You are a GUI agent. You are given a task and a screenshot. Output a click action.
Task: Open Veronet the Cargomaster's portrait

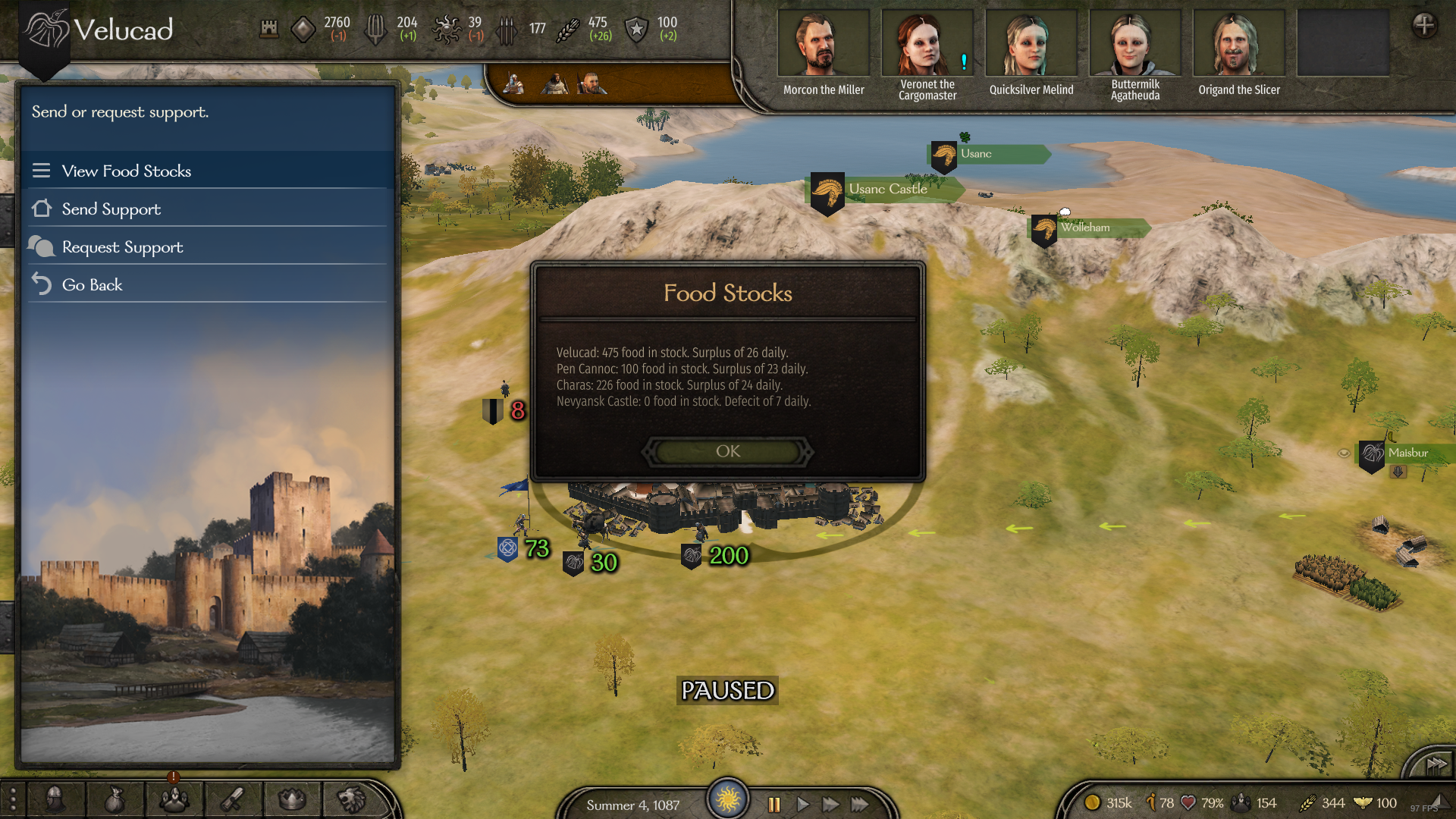[927, 44]
